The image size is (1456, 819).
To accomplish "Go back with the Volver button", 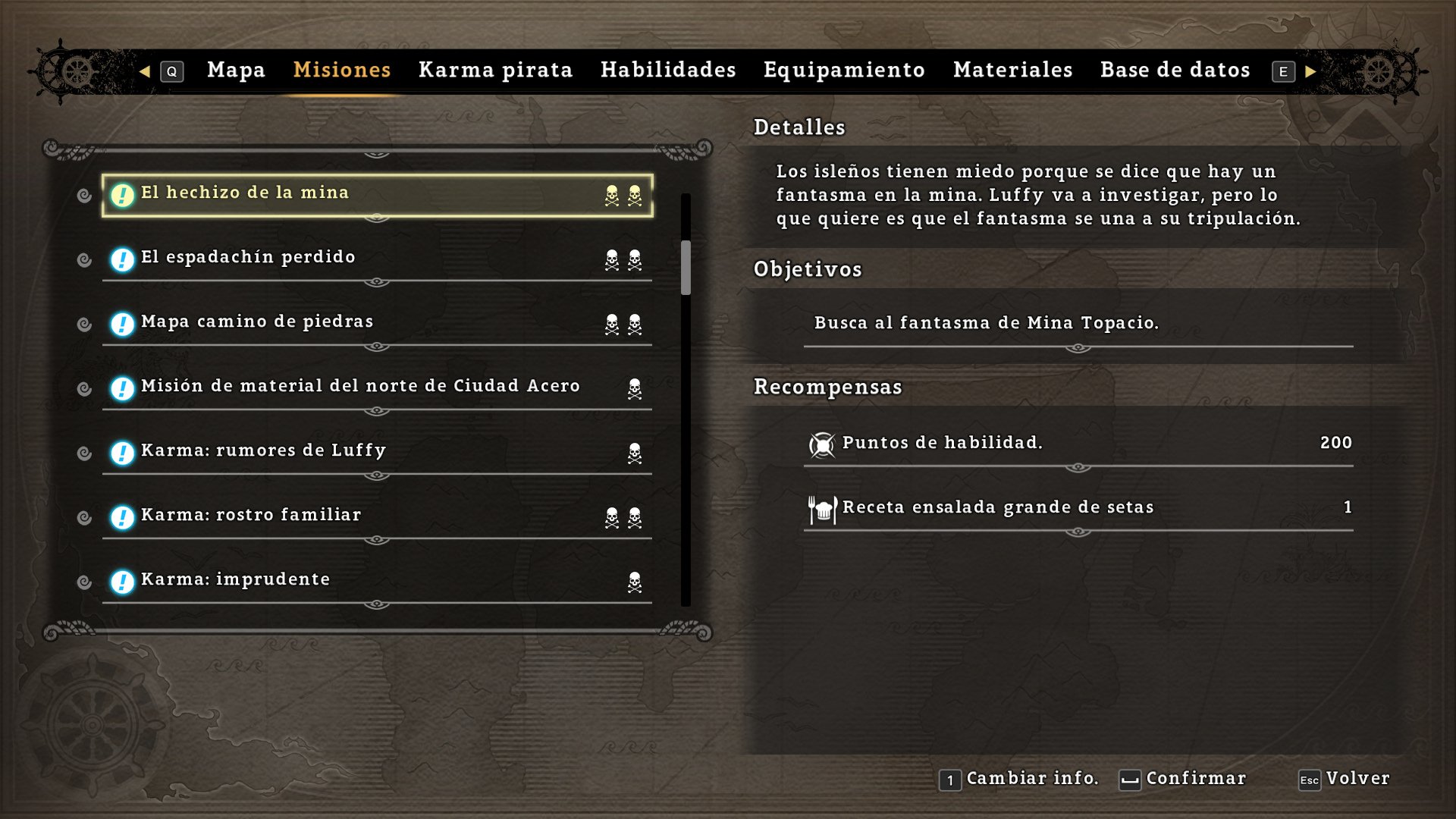I will click(1345, 779).
